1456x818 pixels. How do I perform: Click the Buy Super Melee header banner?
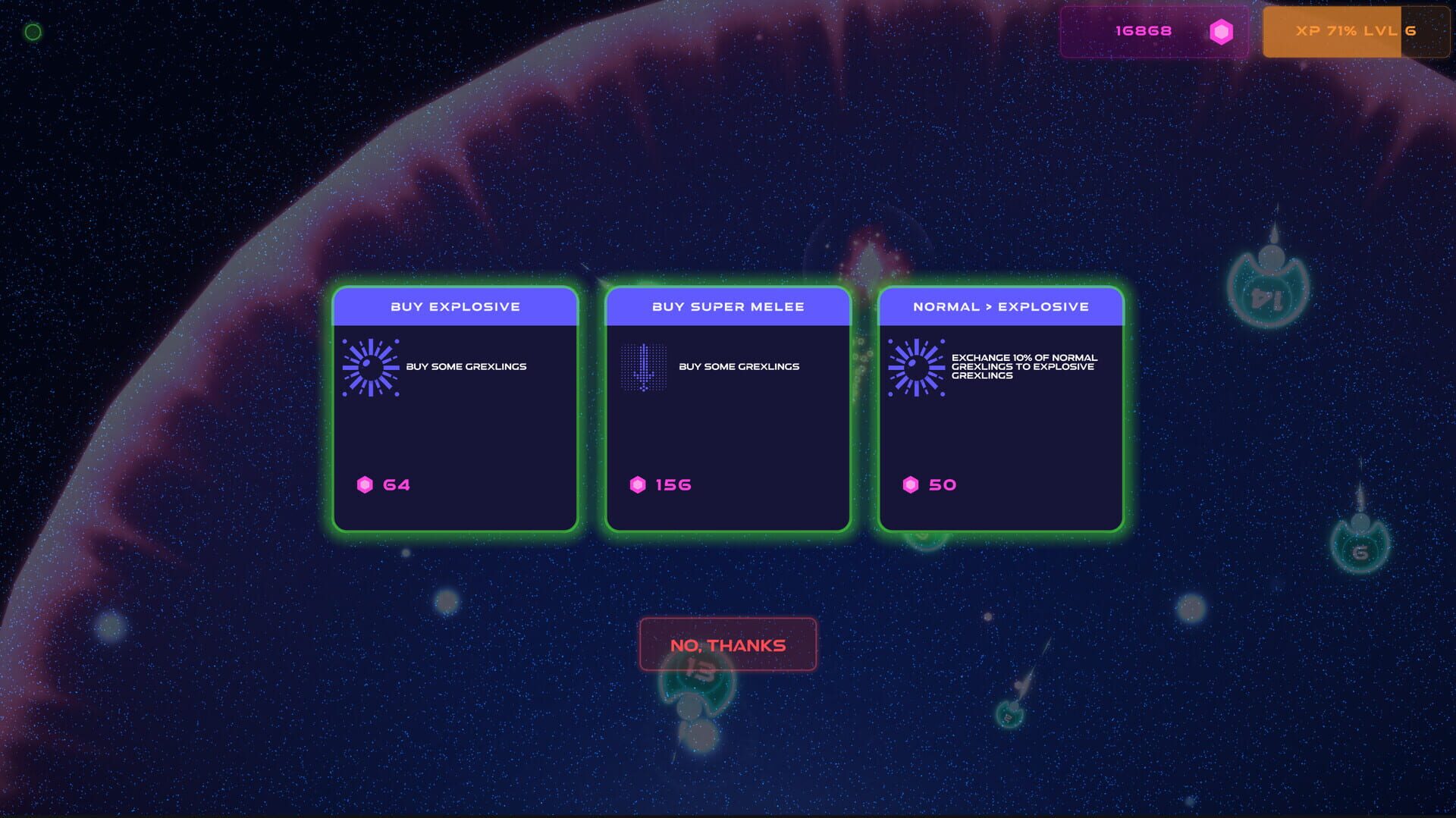tap(727, 306)
